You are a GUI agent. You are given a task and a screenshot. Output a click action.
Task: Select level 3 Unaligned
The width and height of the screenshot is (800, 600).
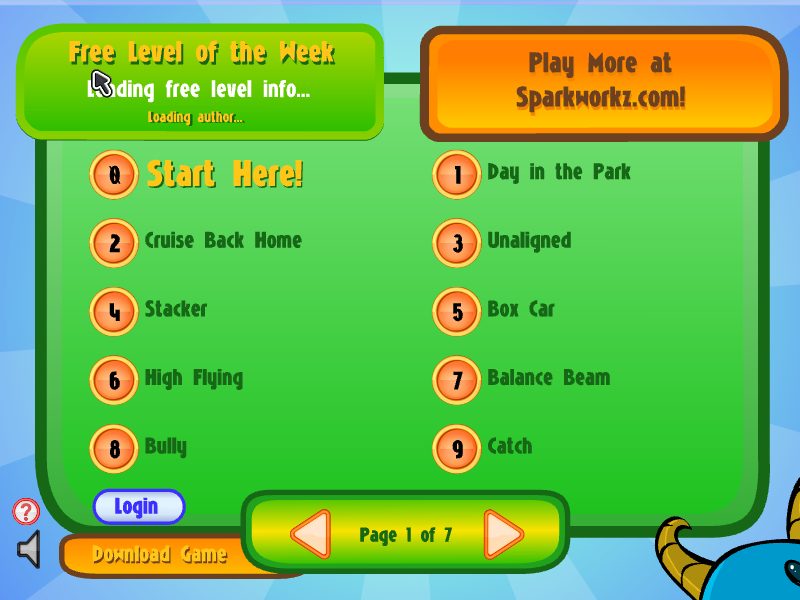pos(457,243)
